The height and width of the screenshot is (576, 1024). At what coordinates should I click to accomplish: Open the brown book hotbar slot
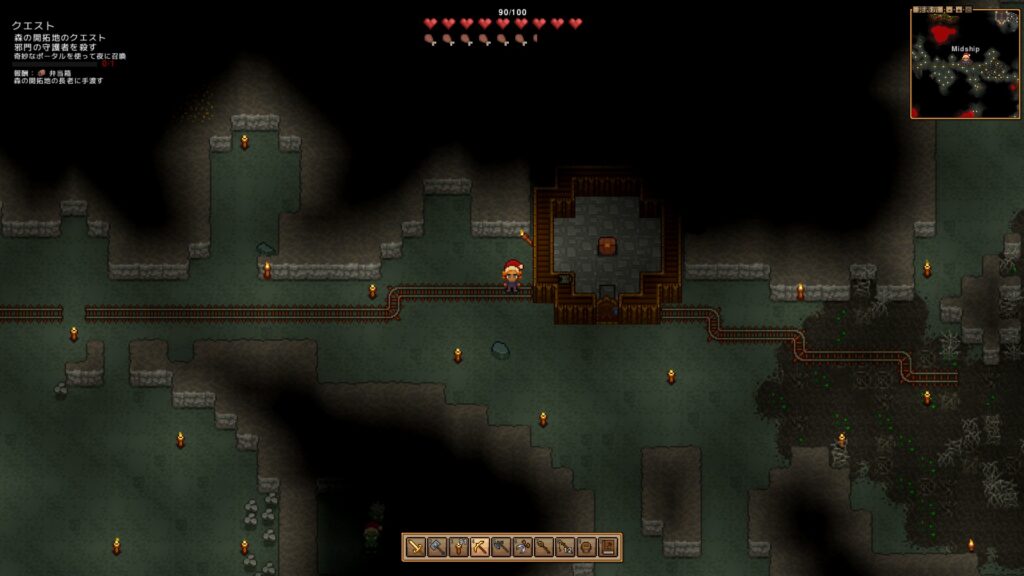(608, 547)
